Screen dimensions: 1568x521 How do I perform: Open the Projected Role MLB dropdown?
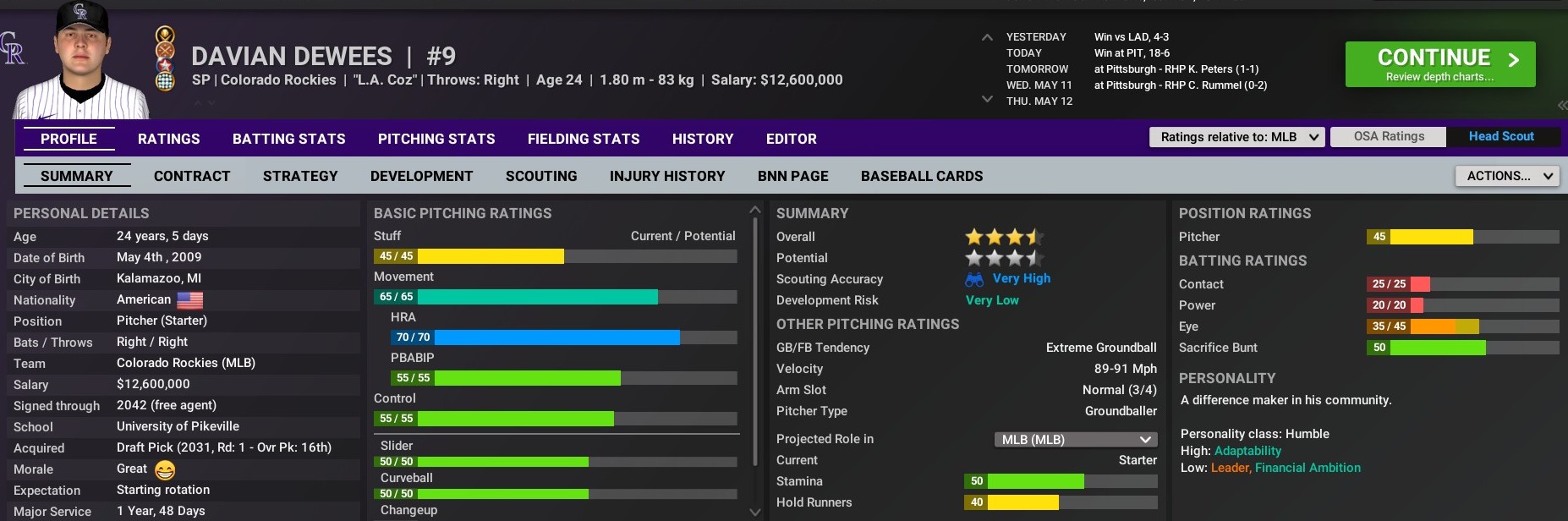tap(1076, 440)
